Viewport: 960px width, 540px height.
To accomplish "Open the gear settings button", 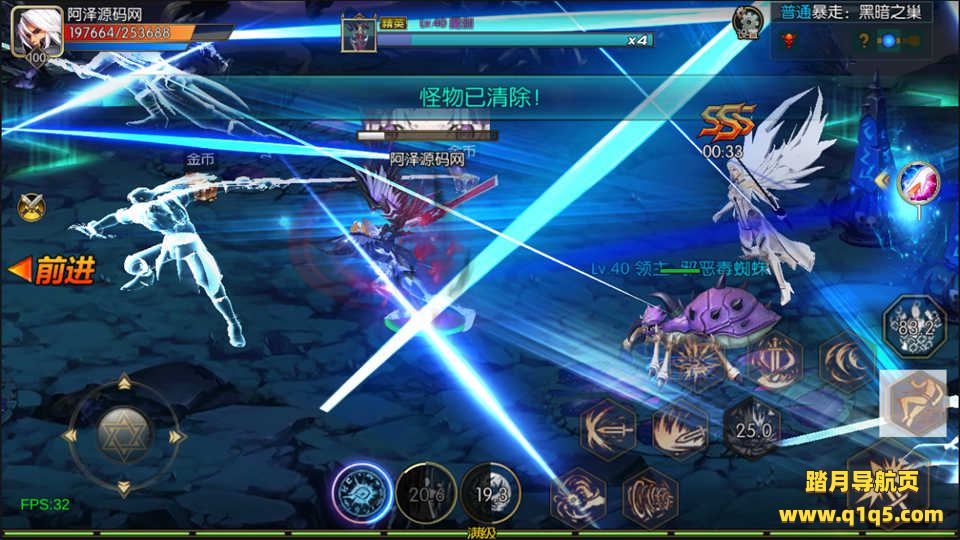I will pos(746,21).
